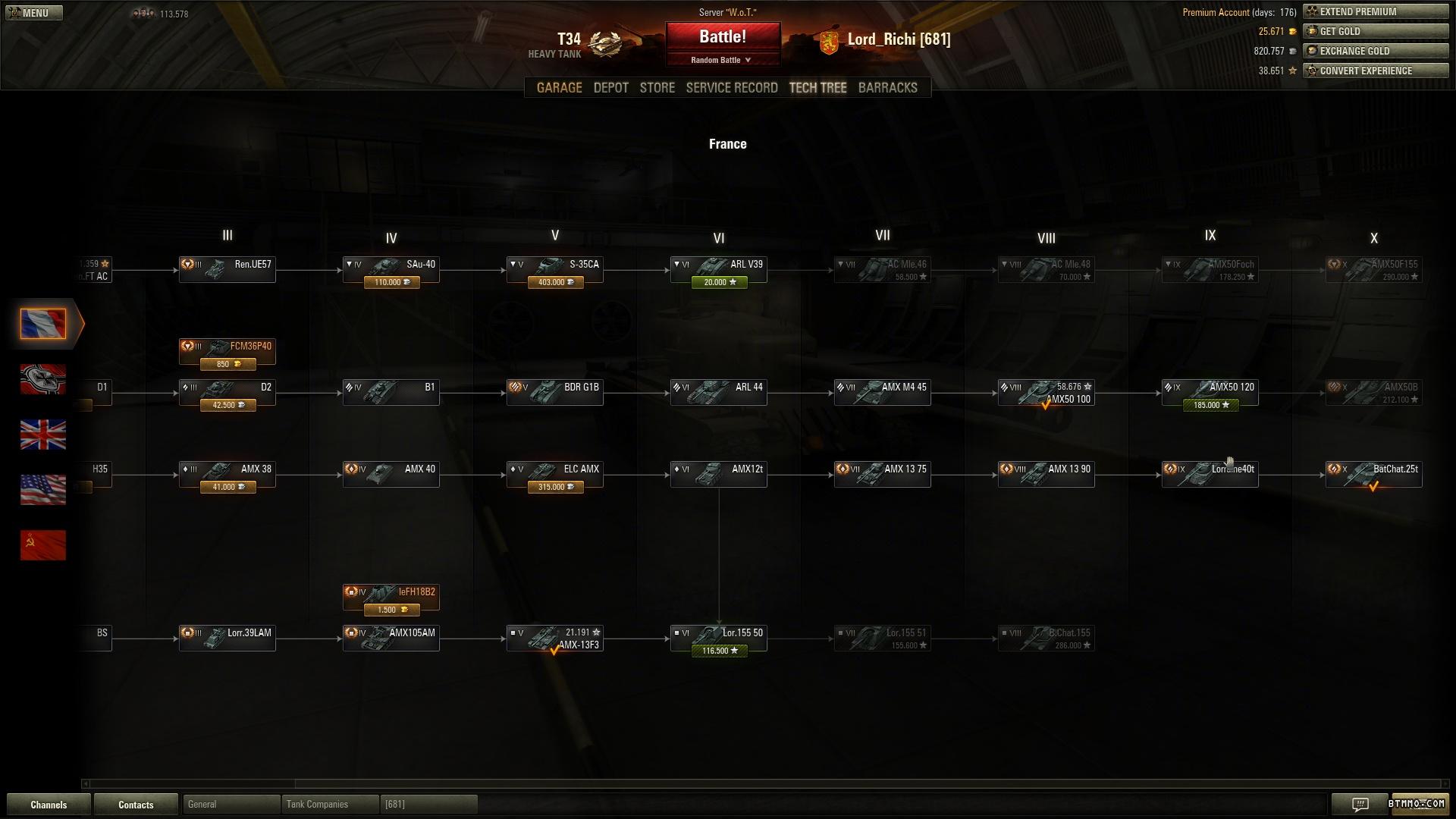The width and height of the screenshot is (1456, 819).
Task: Open the Random Battle mode dropdown
Action: click(x=721, y=60)
